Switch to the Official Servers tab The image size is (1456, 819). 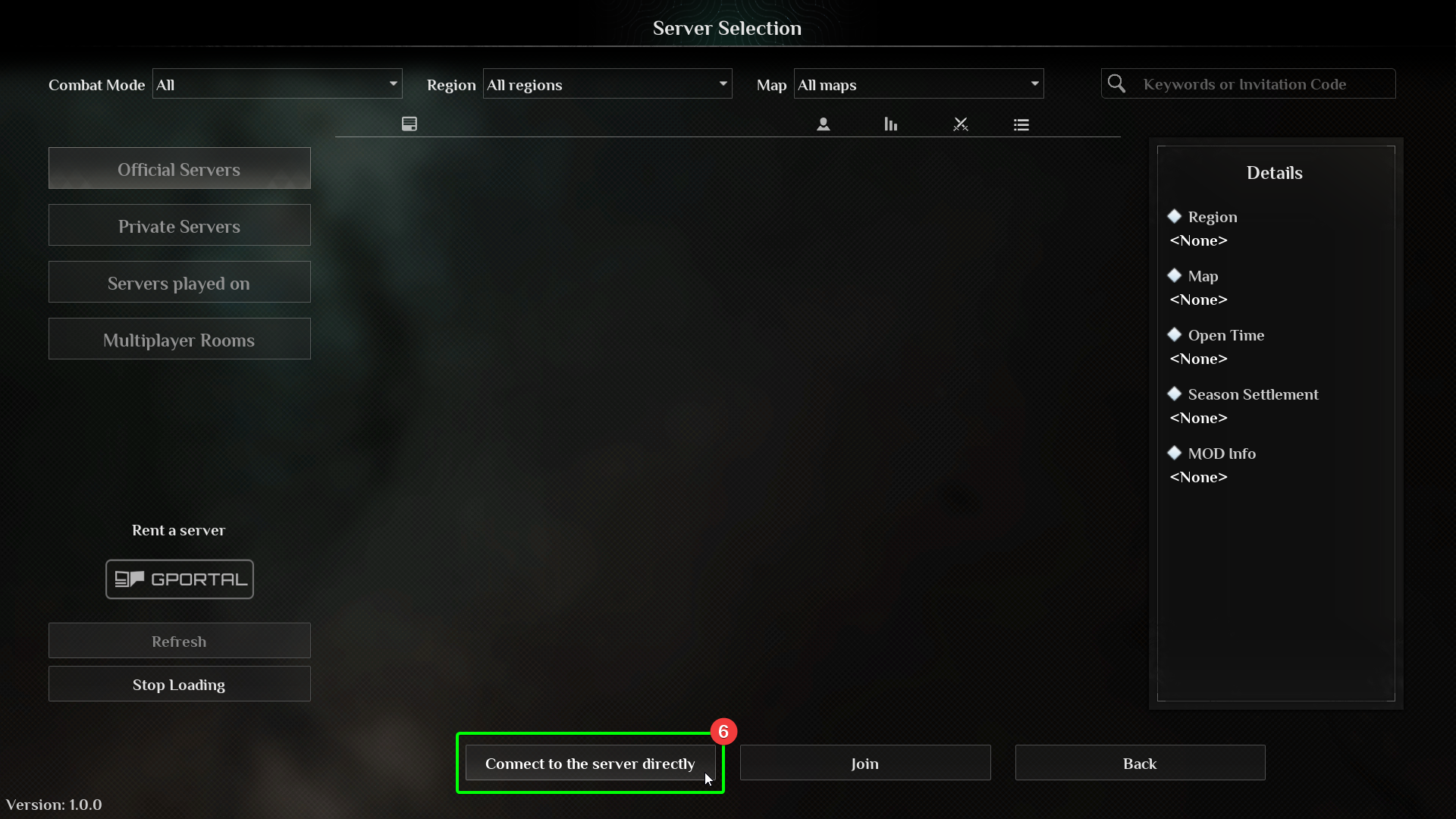(x=179, y=168)
